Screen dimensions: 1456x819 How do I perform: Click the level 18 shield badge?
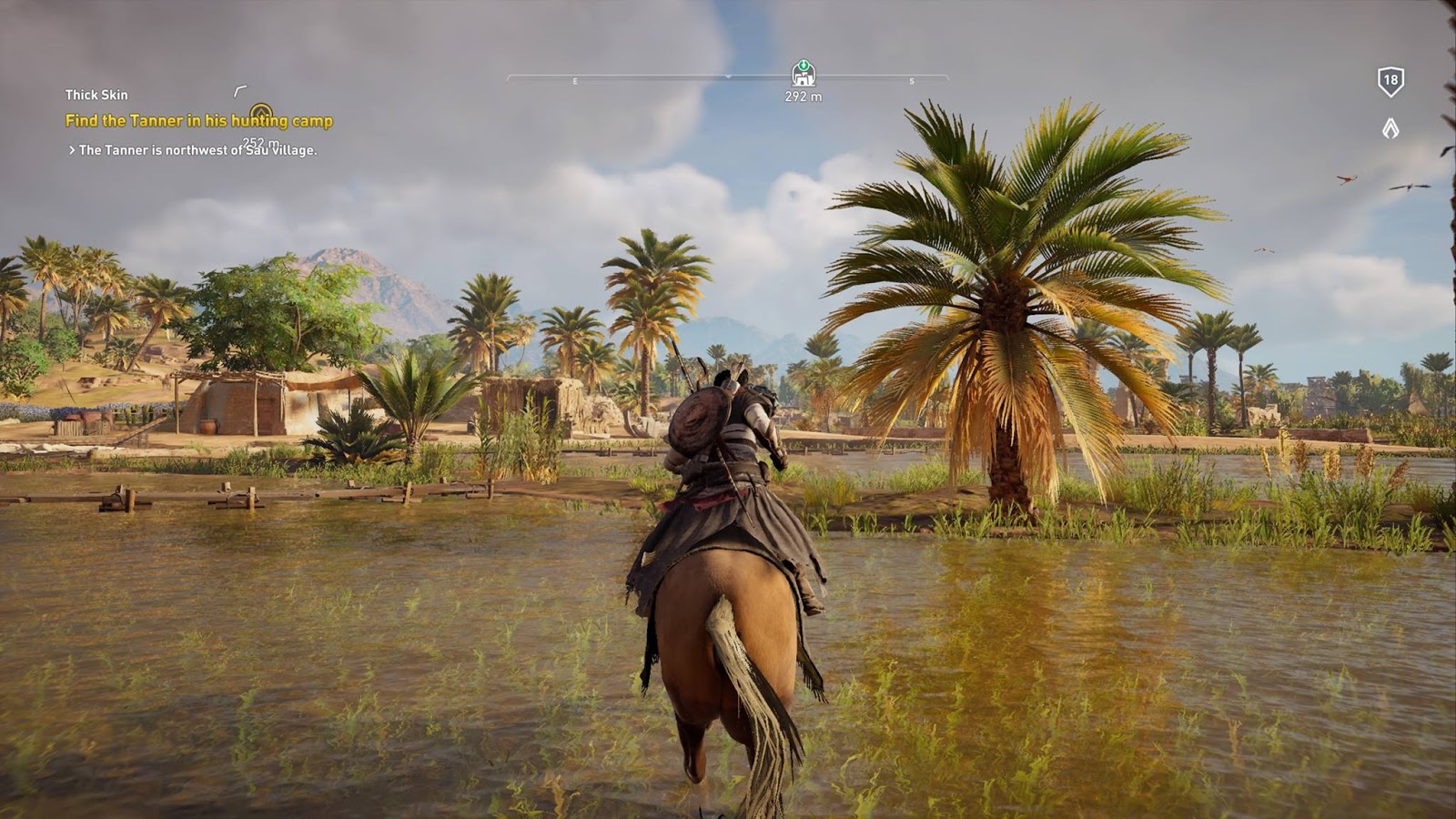(1390, 81)
